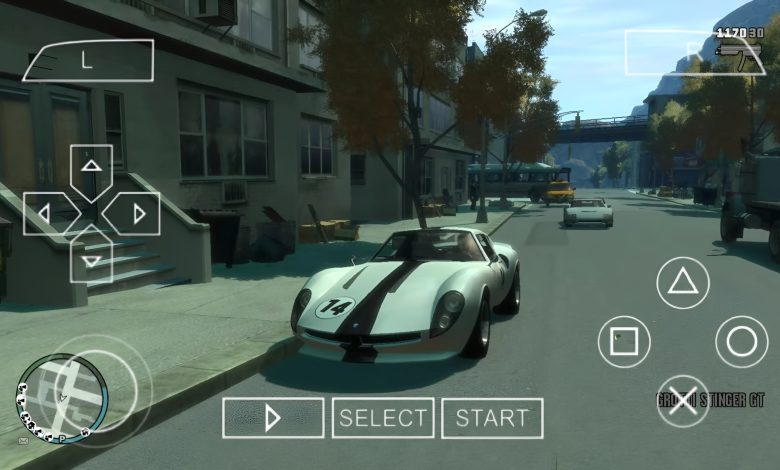Click the START button
780x470 pixels.
pyautogui.click(x=492, y=418)
